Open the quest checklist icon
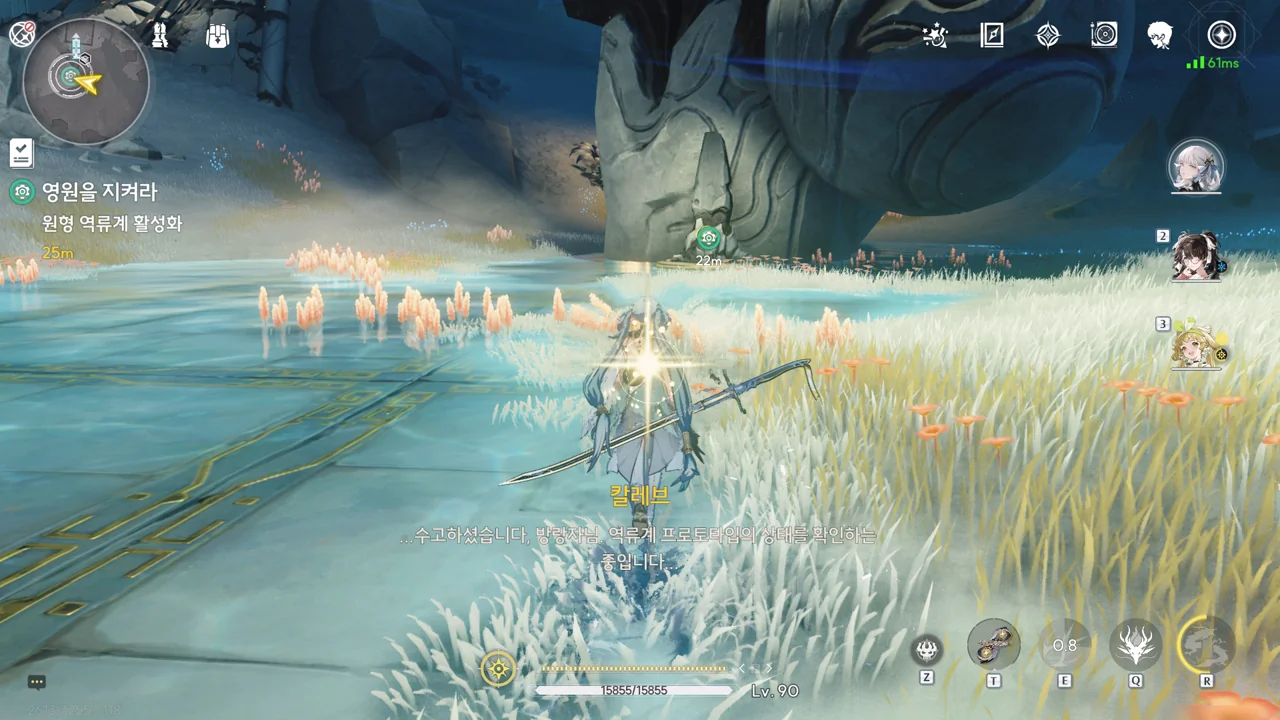 (x=21, y=153)
